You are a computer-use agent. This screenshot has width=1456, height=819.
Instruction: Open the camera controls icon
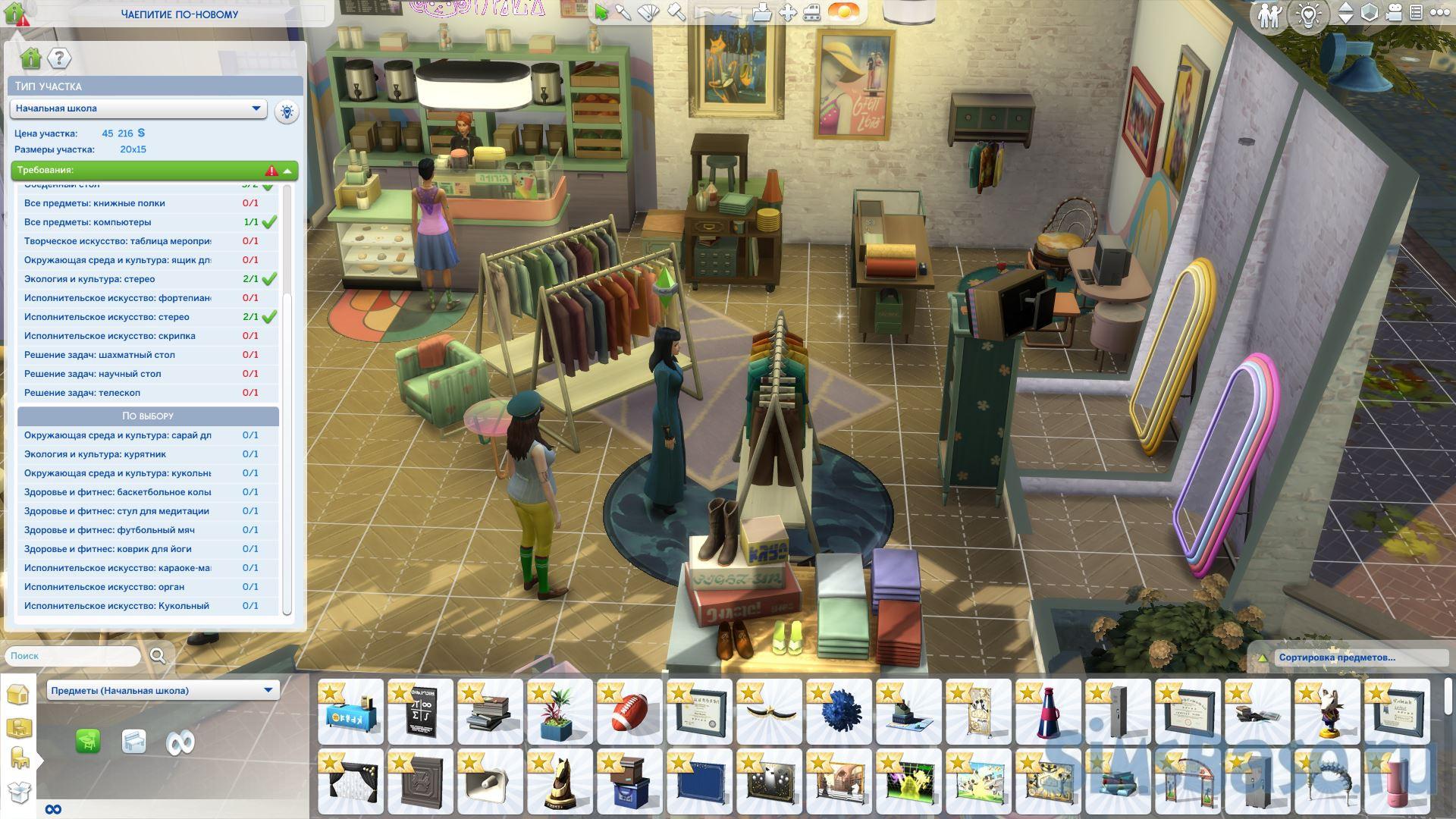tap(1394, 13)
